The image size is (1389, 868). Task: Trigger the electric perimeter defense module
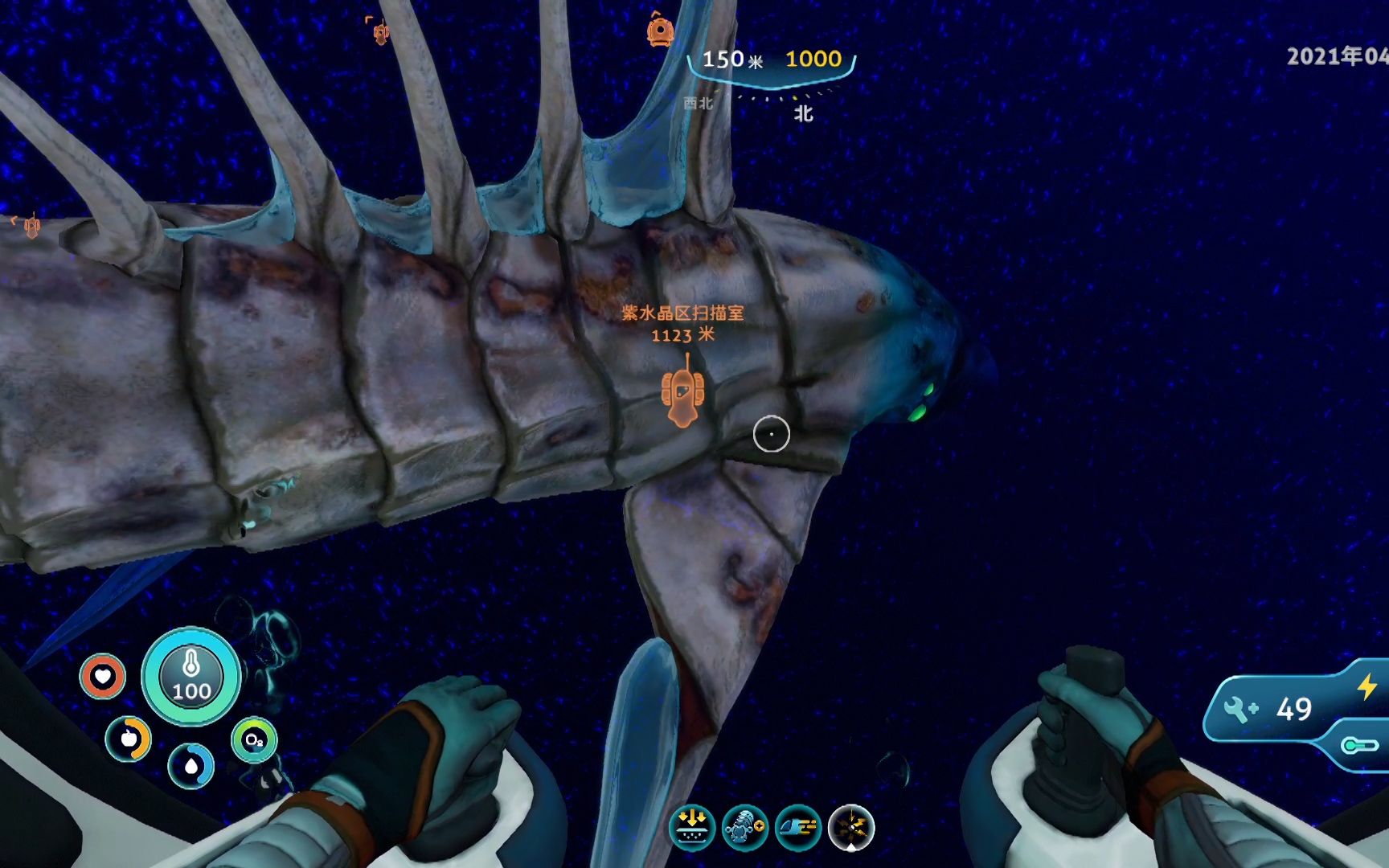[x=850, y=827]
